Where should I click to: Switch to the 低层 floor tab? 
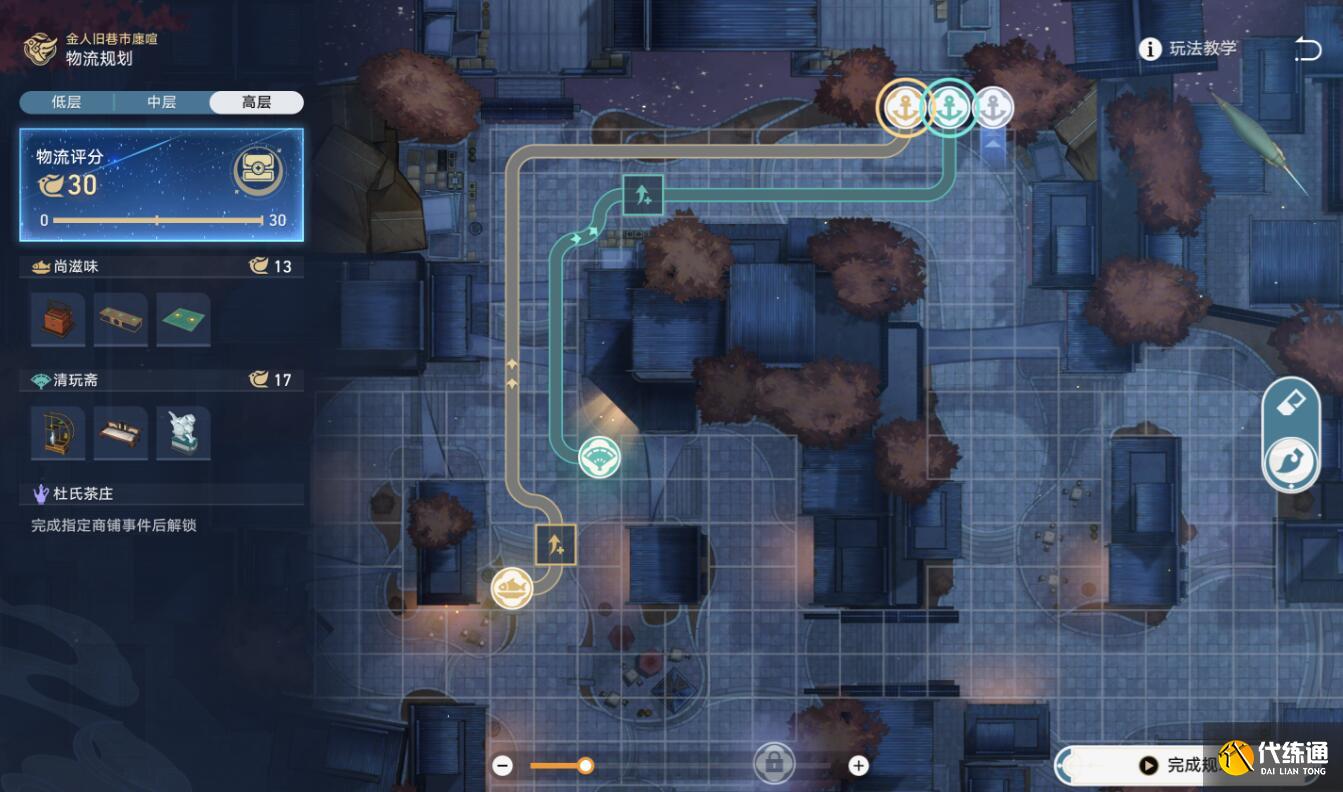[66, 102]
